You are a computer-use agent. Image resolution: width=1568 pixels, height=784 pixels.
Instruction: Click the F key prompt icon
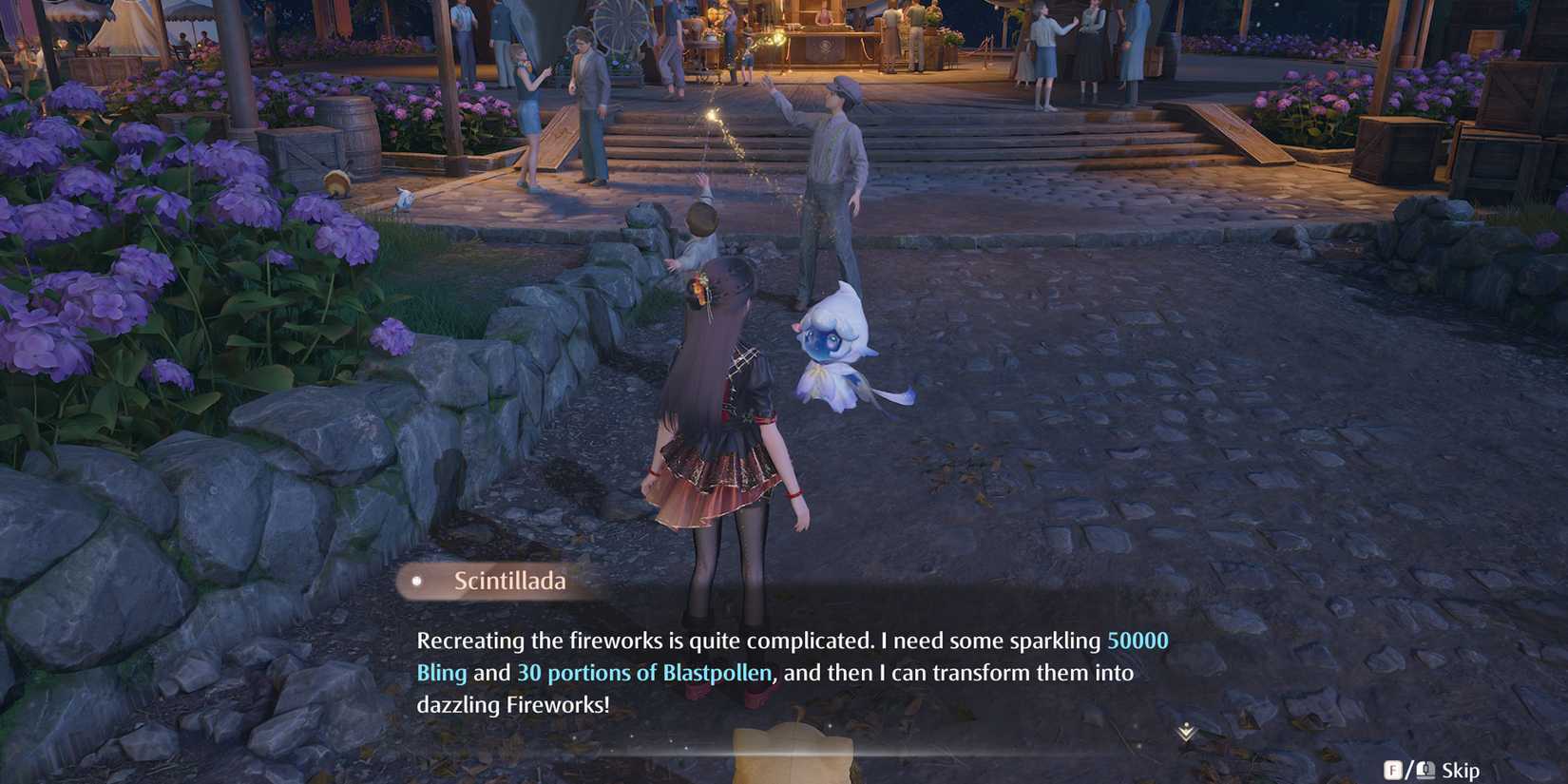point(1395,771)
